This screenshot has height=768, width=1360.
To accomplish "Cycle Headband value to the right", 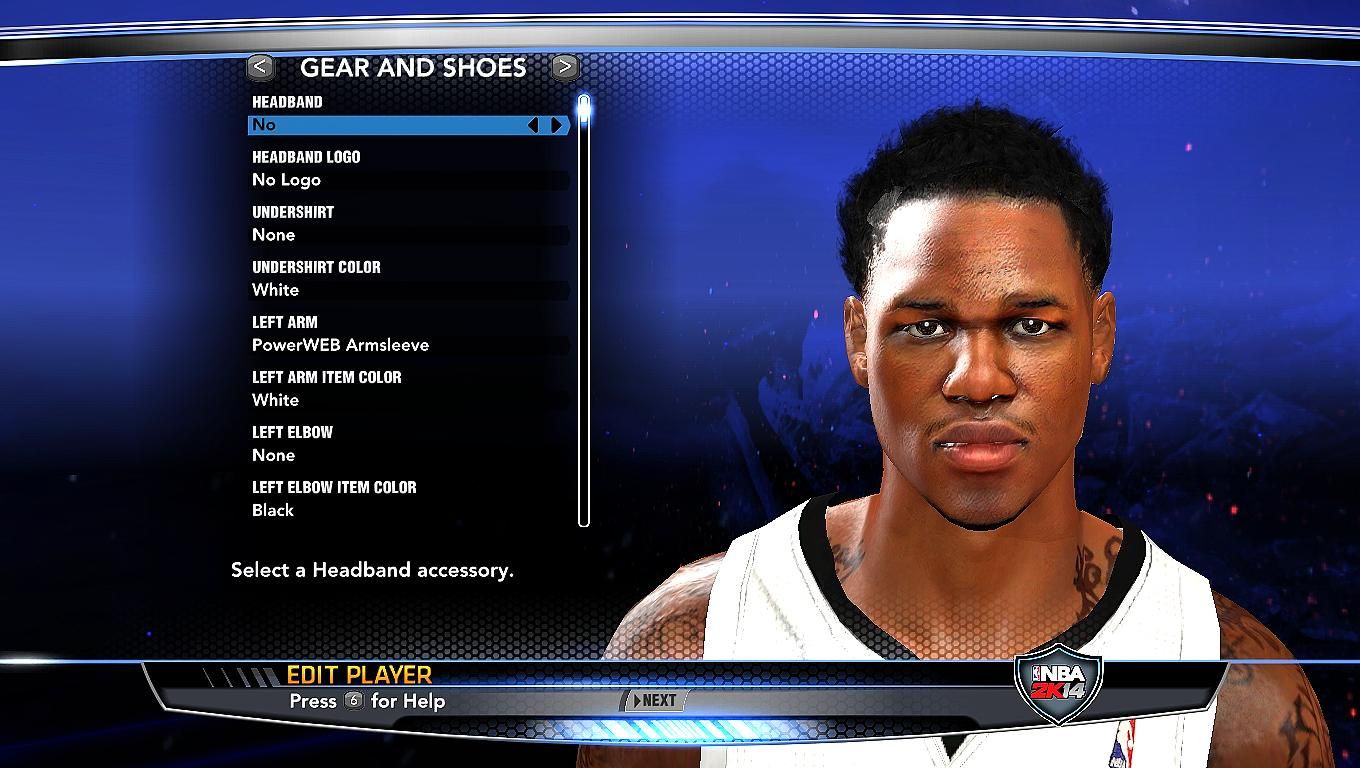I will [557, 125].
